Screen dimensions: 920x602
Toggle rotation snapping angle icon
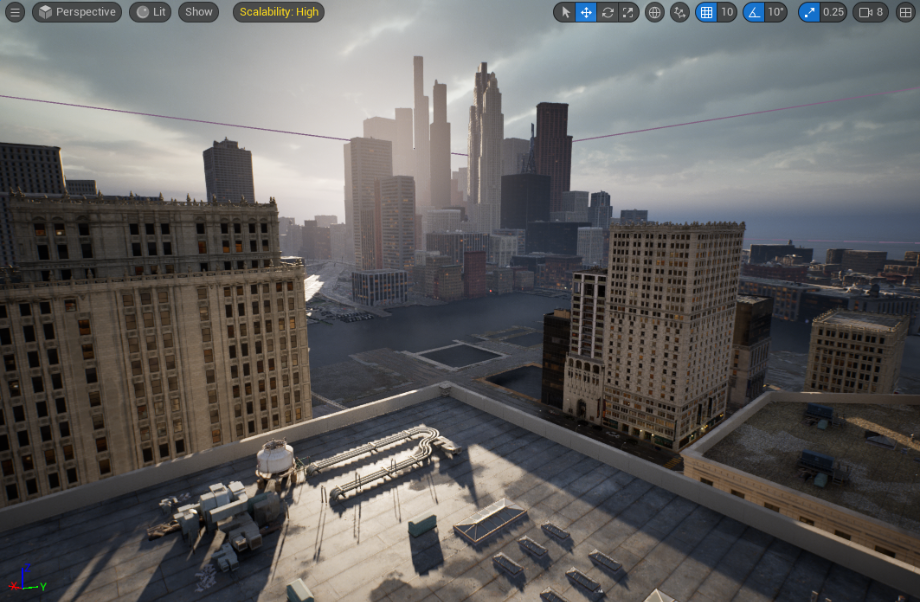(754, 12)
